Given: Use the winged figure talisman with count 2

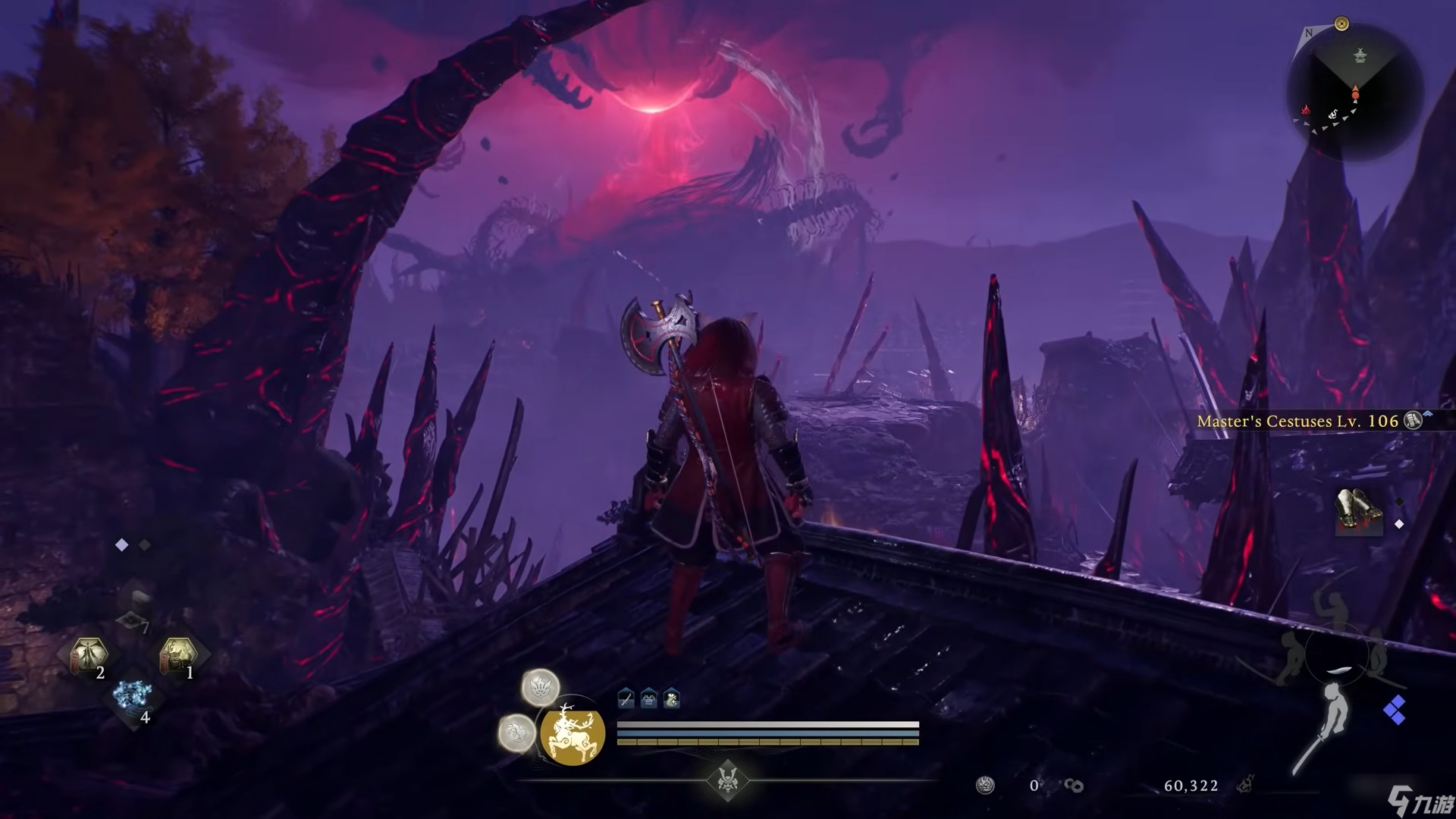Looking at the screenshot, I should 89,656.
